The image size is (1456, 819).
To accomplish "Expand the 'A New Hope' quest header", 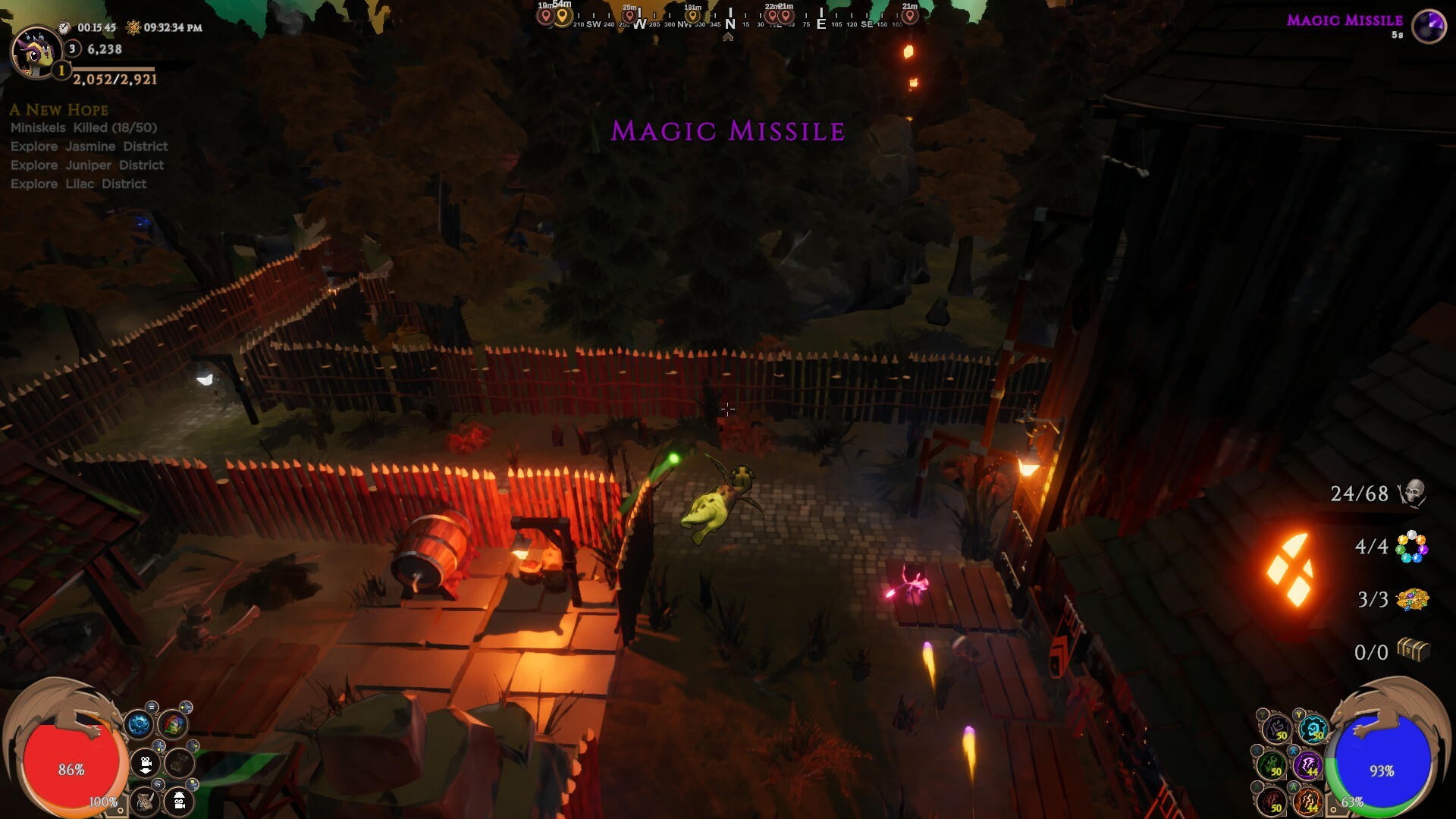I will click(x=58, y=110).
